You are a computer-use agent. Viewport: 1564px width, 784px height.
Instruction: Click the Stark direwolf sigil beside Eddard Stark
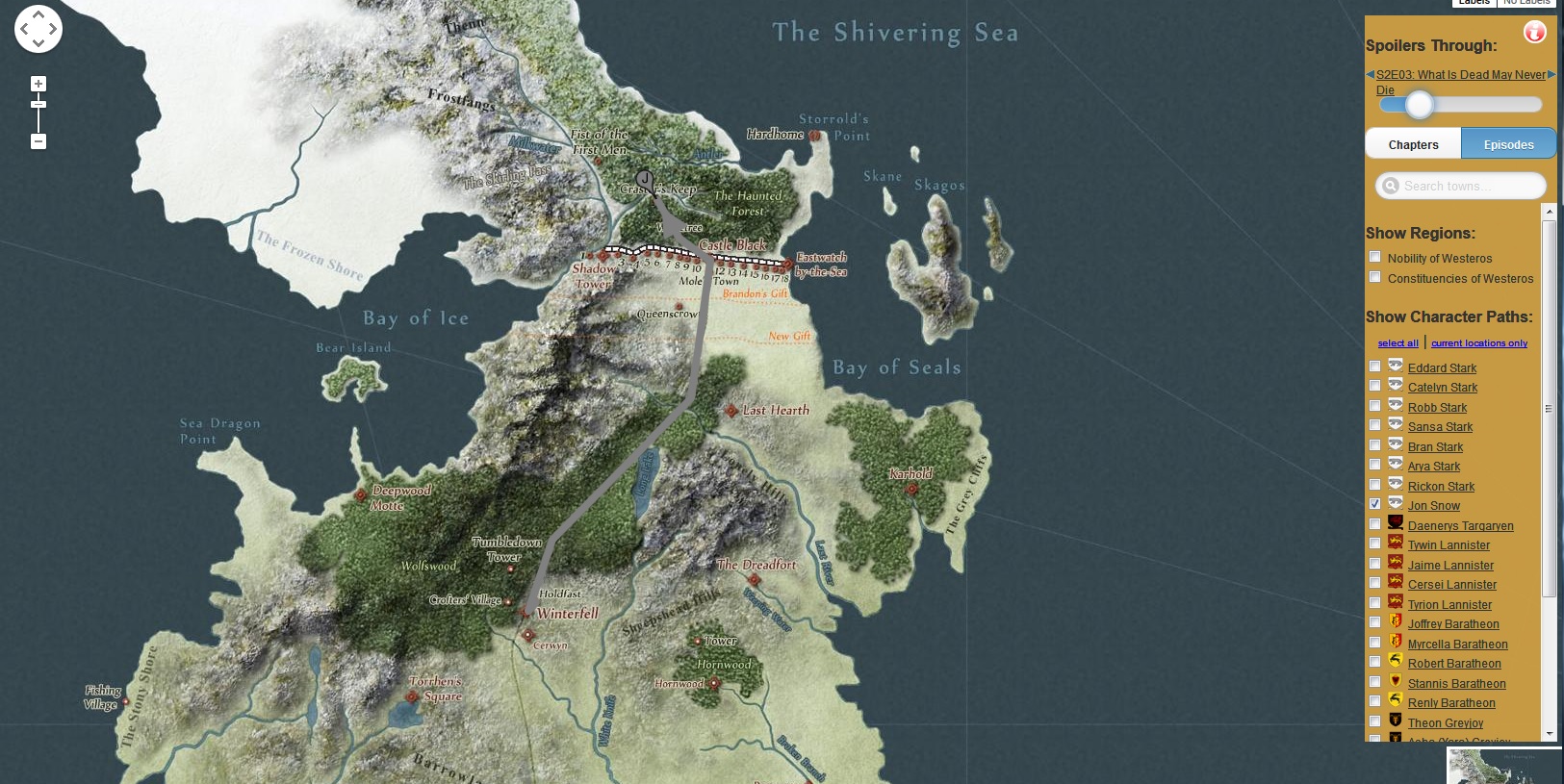pyautogui.click(x=1395, y=366)
